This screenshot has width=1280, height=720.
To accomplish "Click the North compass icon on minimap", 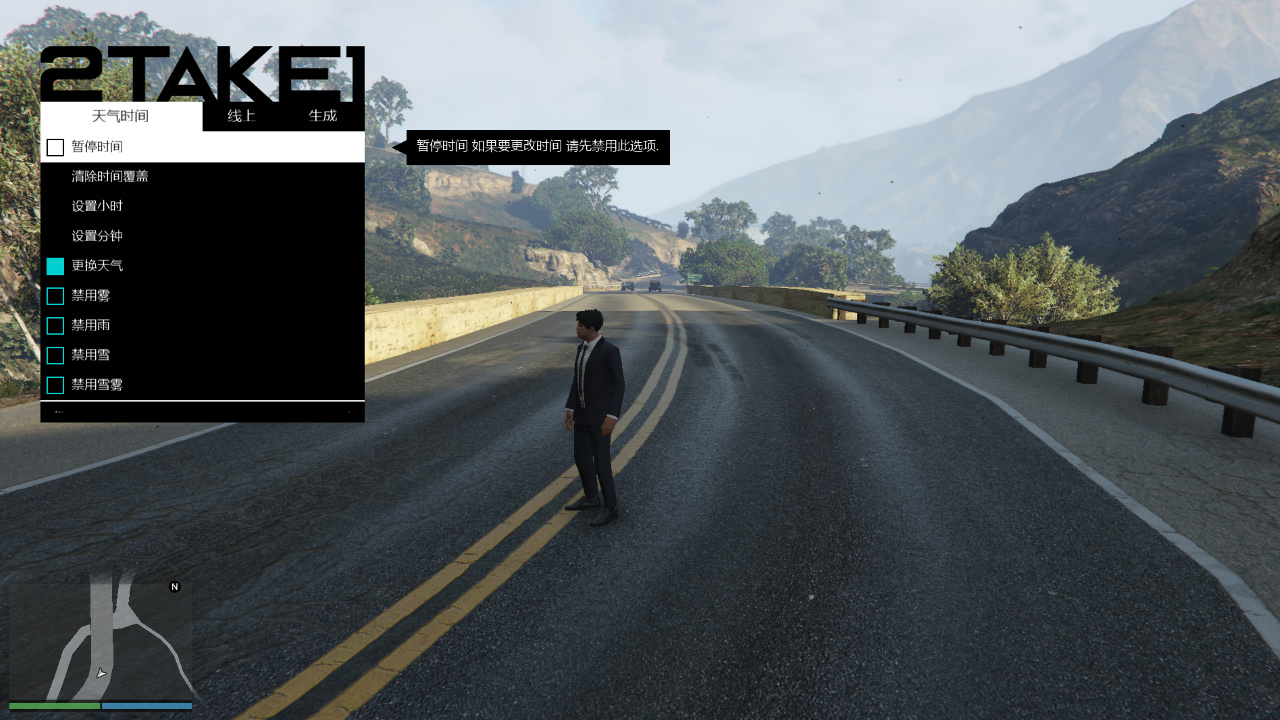I will point(173,589).
